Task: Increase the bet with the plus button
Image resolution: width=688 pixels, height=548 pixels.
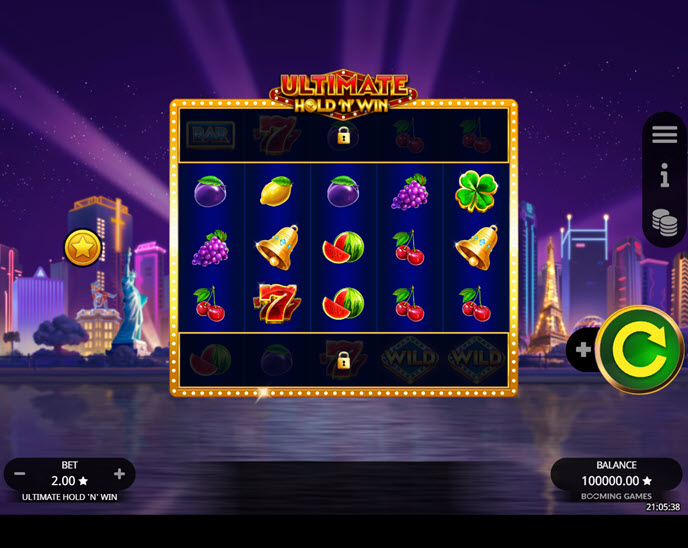Action: (120, 474)
